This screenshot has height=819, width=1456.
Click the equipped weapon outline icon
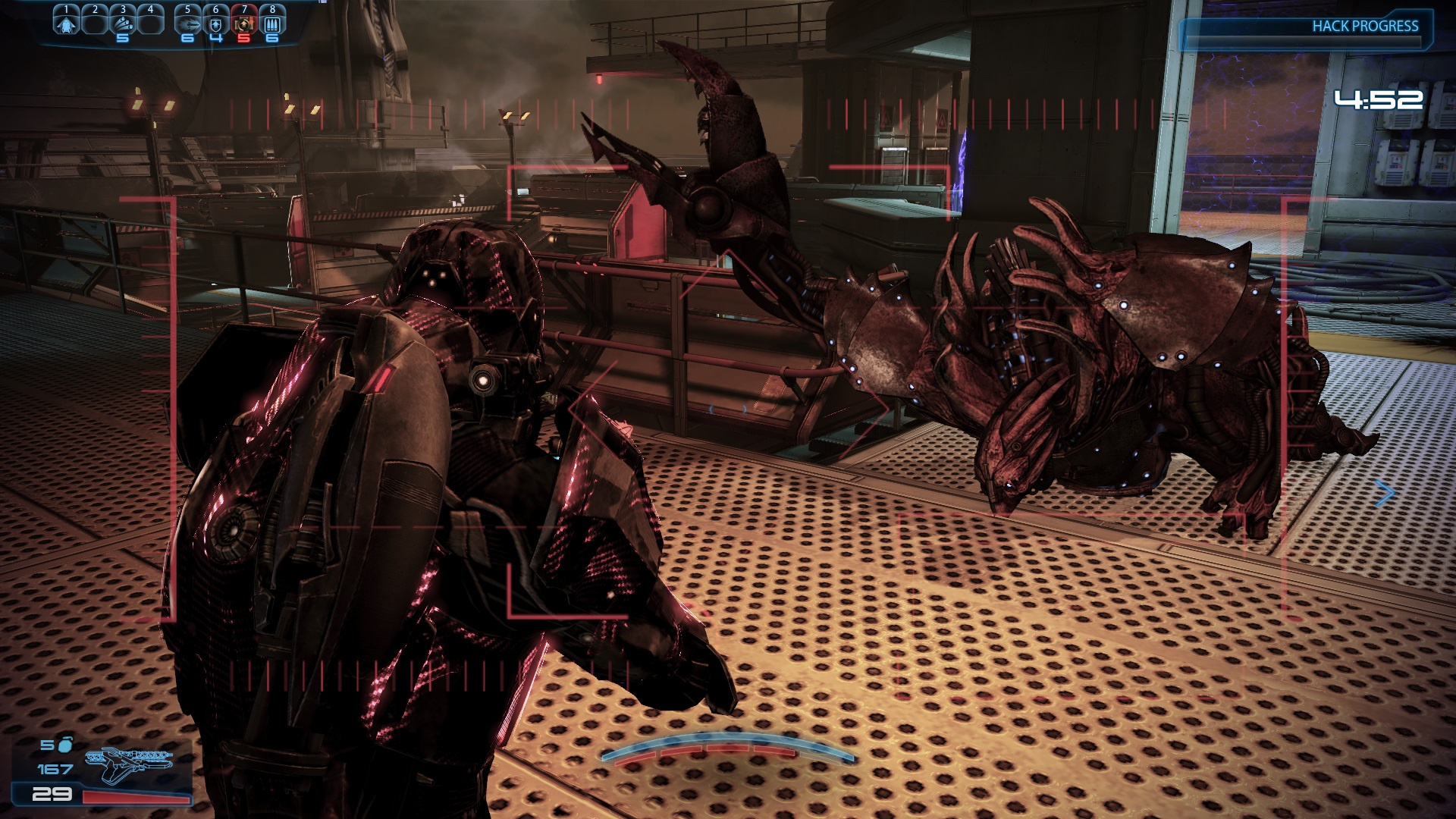129,764
